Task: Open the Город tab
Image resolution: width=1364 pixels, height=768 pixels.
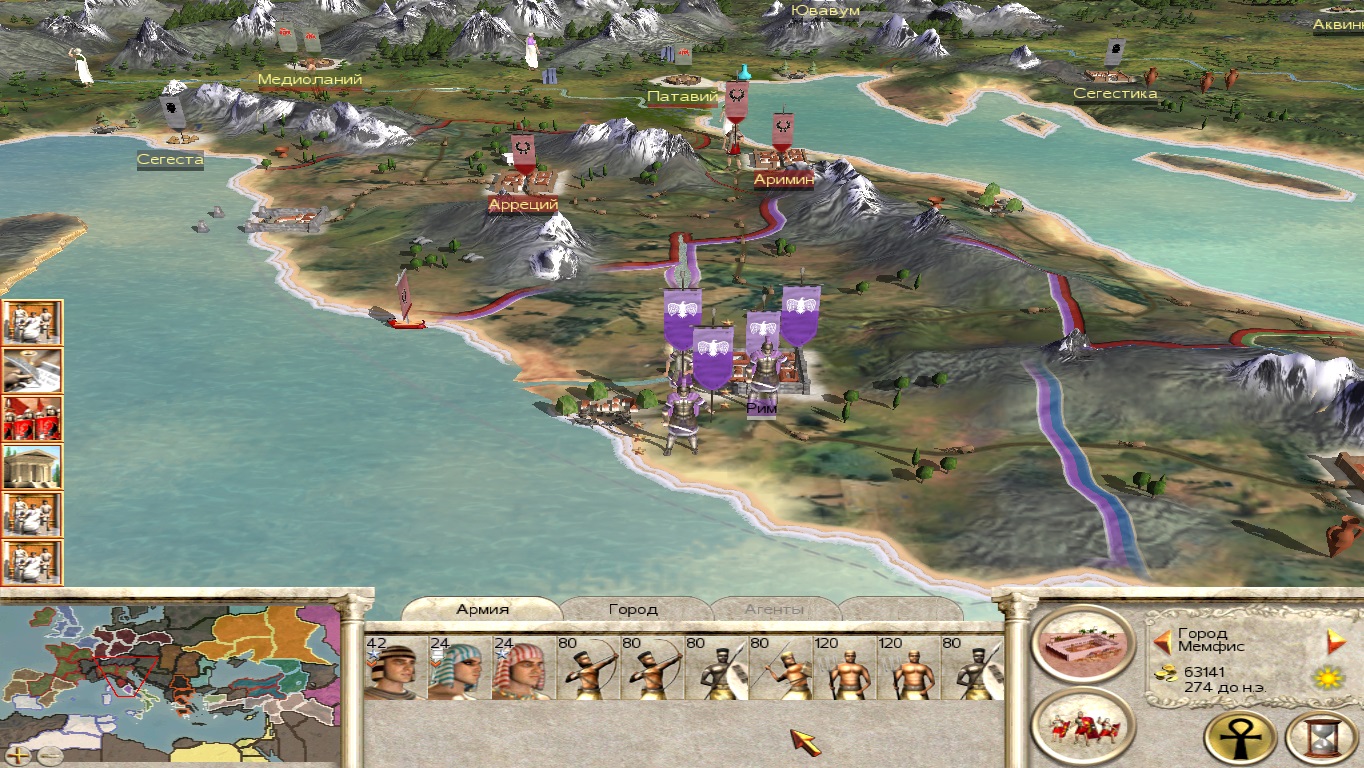Action: [633, 609]
